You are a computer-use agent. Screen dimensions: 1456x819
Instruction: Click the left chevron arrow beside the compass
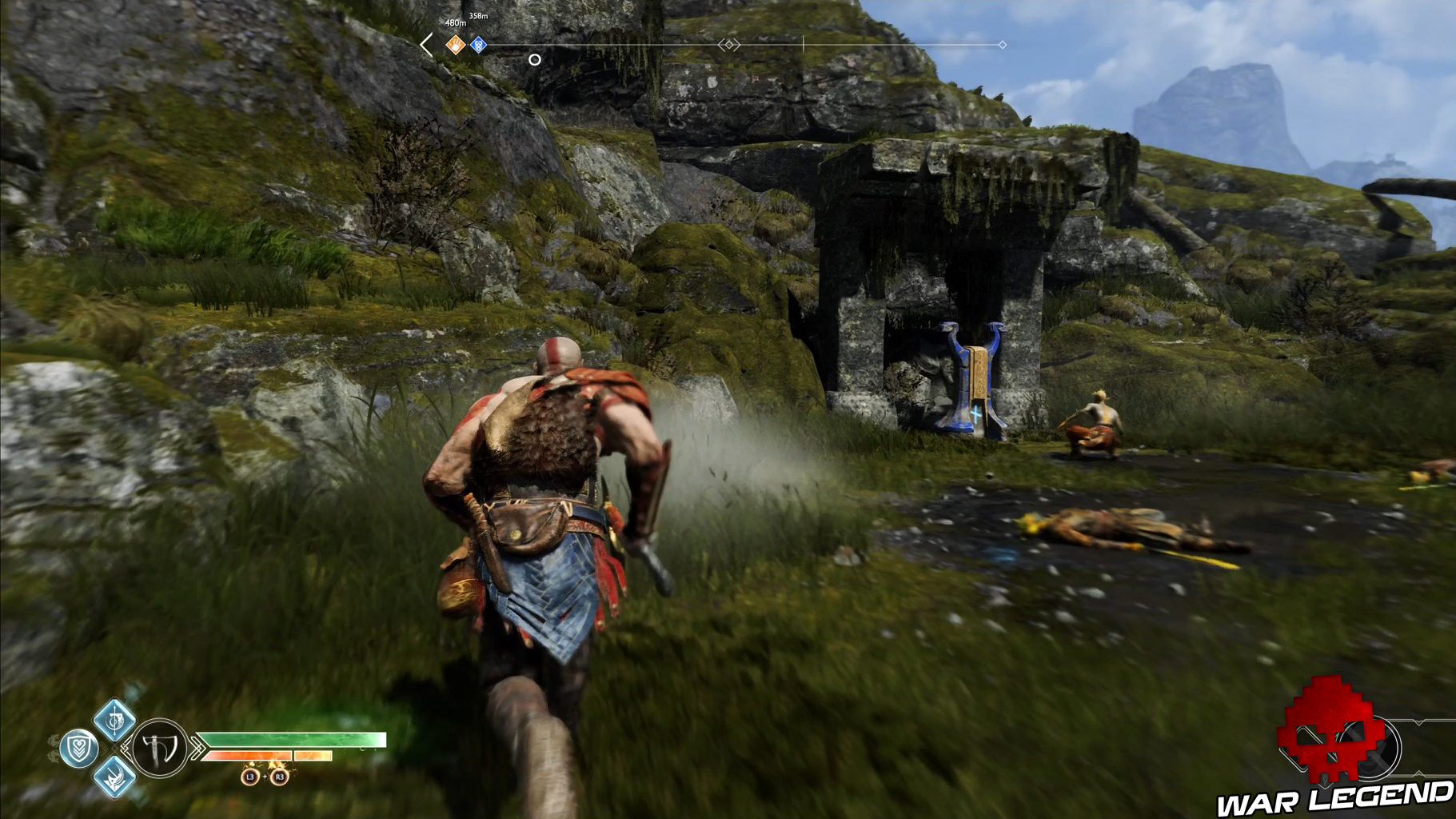click(425, 43)
